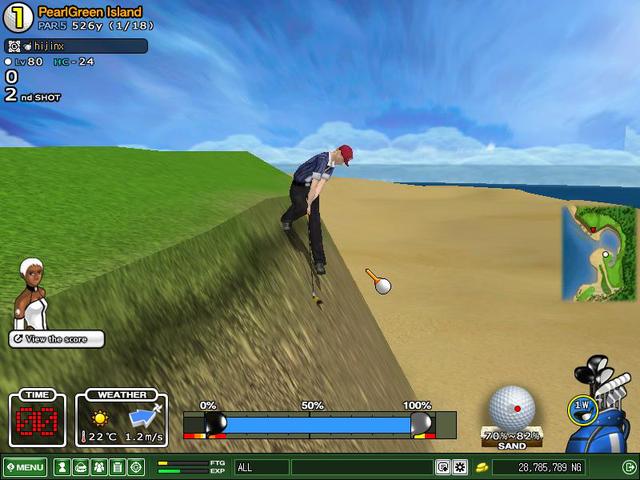The image size is (640, 480).
Task: Select the caddie portrait
Action: (30, 293)
